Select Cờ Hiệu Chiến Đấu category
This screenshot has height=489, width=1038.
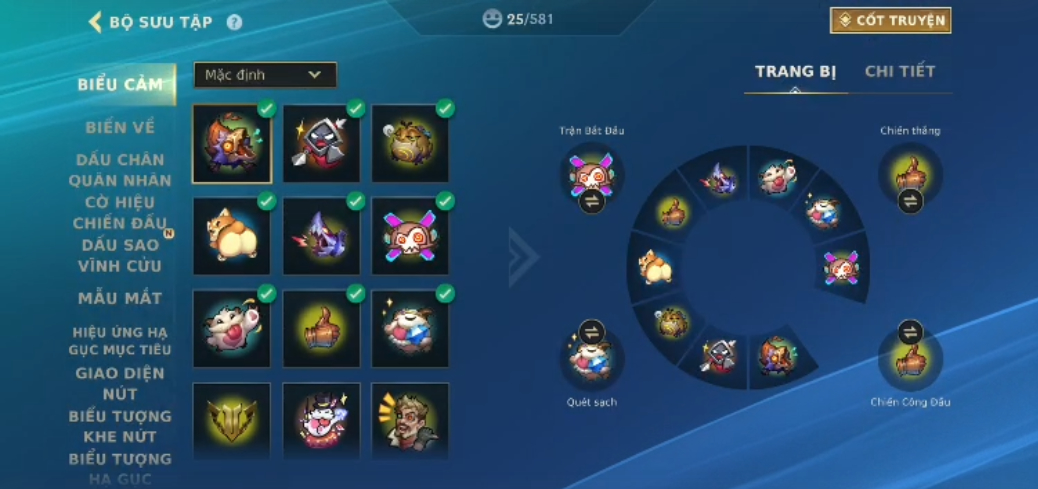coord(120,212)
